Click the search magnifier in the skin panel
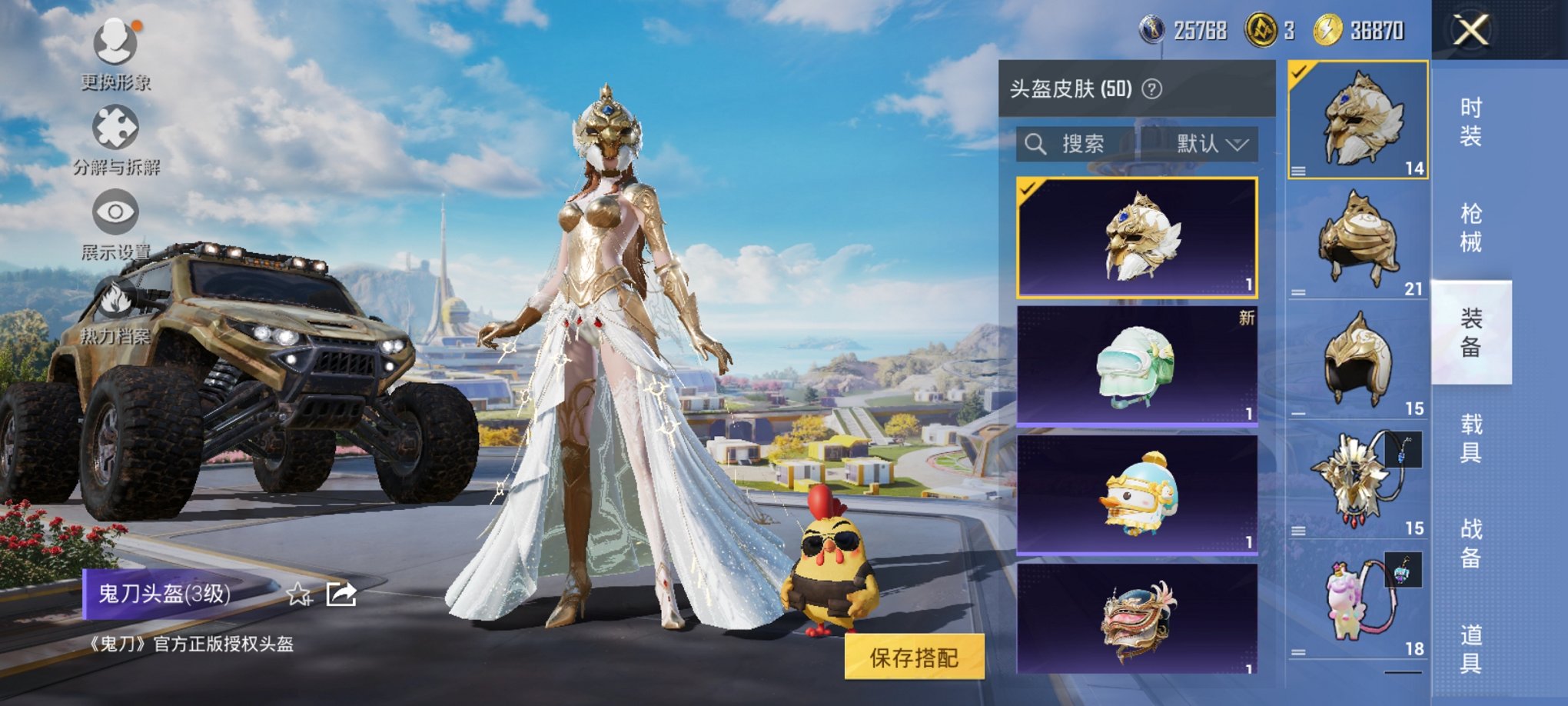Viewport: 1568px width, 706px height. (x=1038, y=145)
